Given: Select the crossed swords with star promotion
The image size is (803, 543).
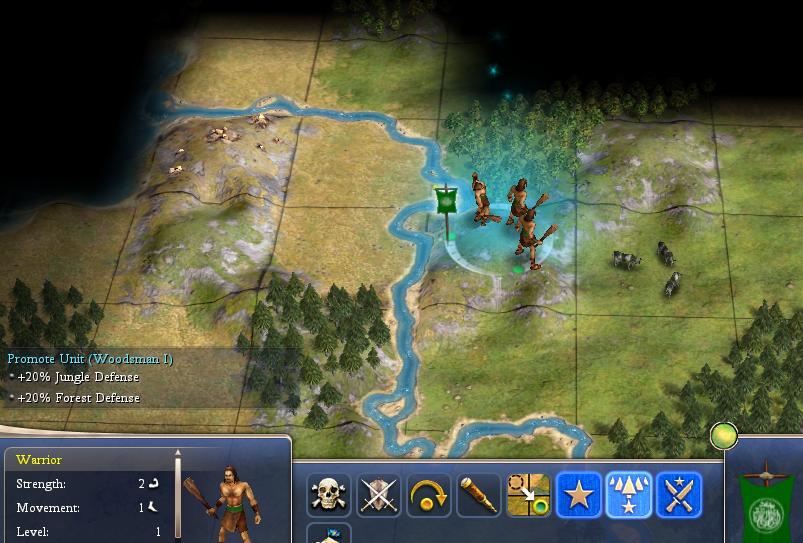Looking at the screenshot, I should coord(679,495).
